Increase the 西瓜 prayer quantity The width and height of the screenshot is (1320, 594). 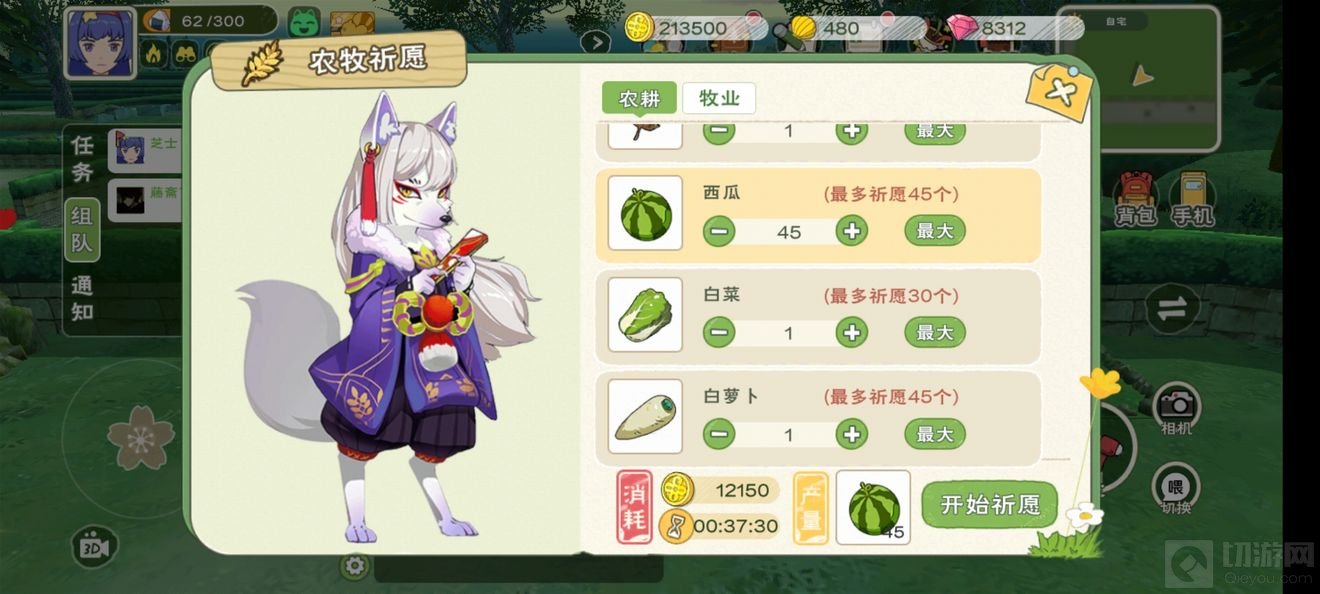pos(851,231)
